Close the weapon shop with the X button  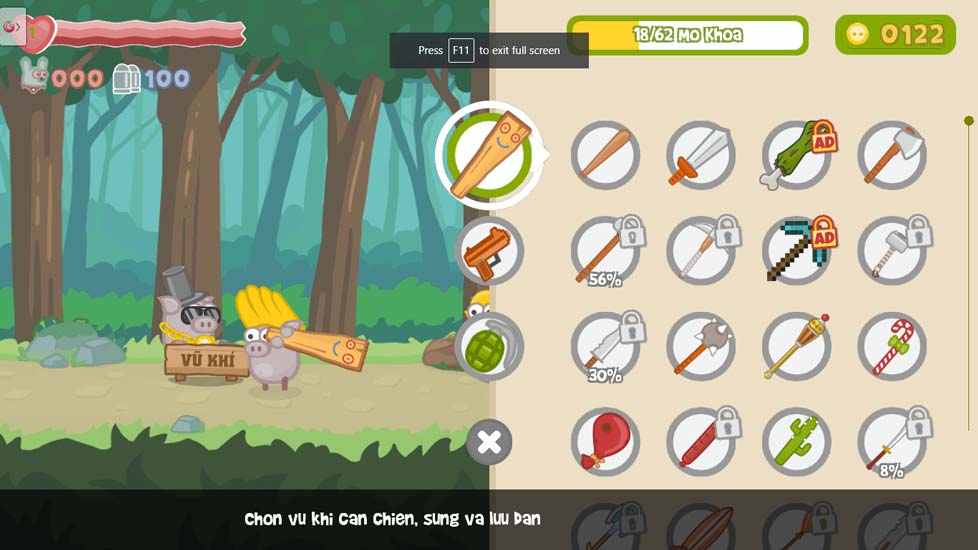point(489,442)
